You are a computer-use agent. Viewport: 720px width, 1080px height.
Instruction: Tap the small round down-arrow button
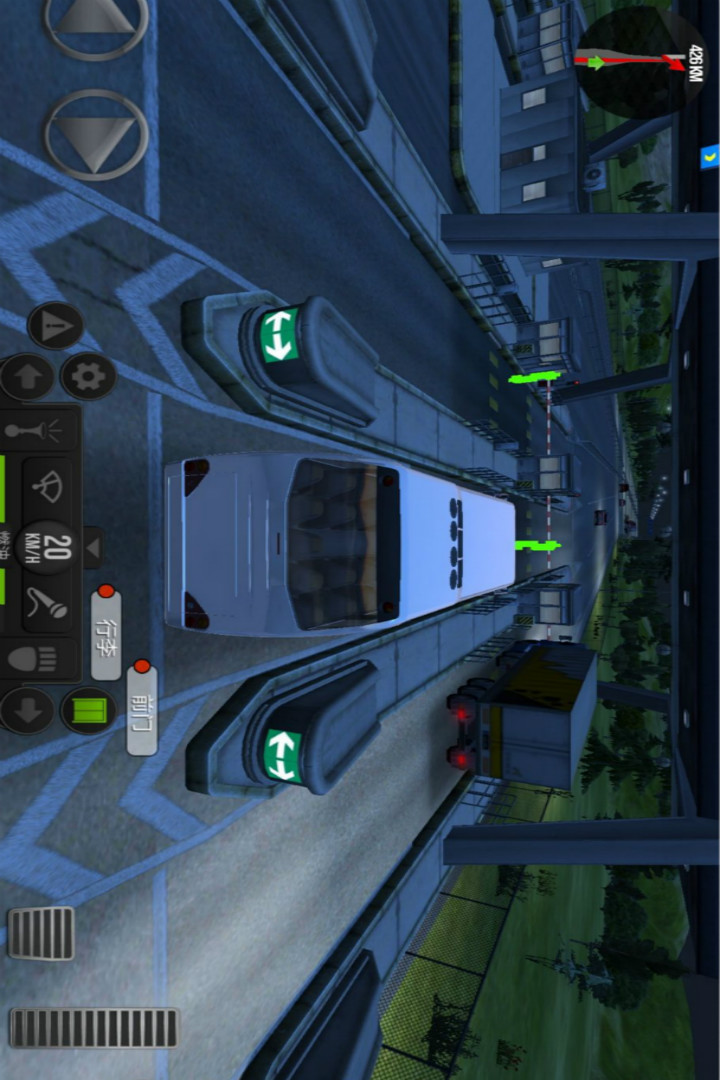click(x=26, y=710)
